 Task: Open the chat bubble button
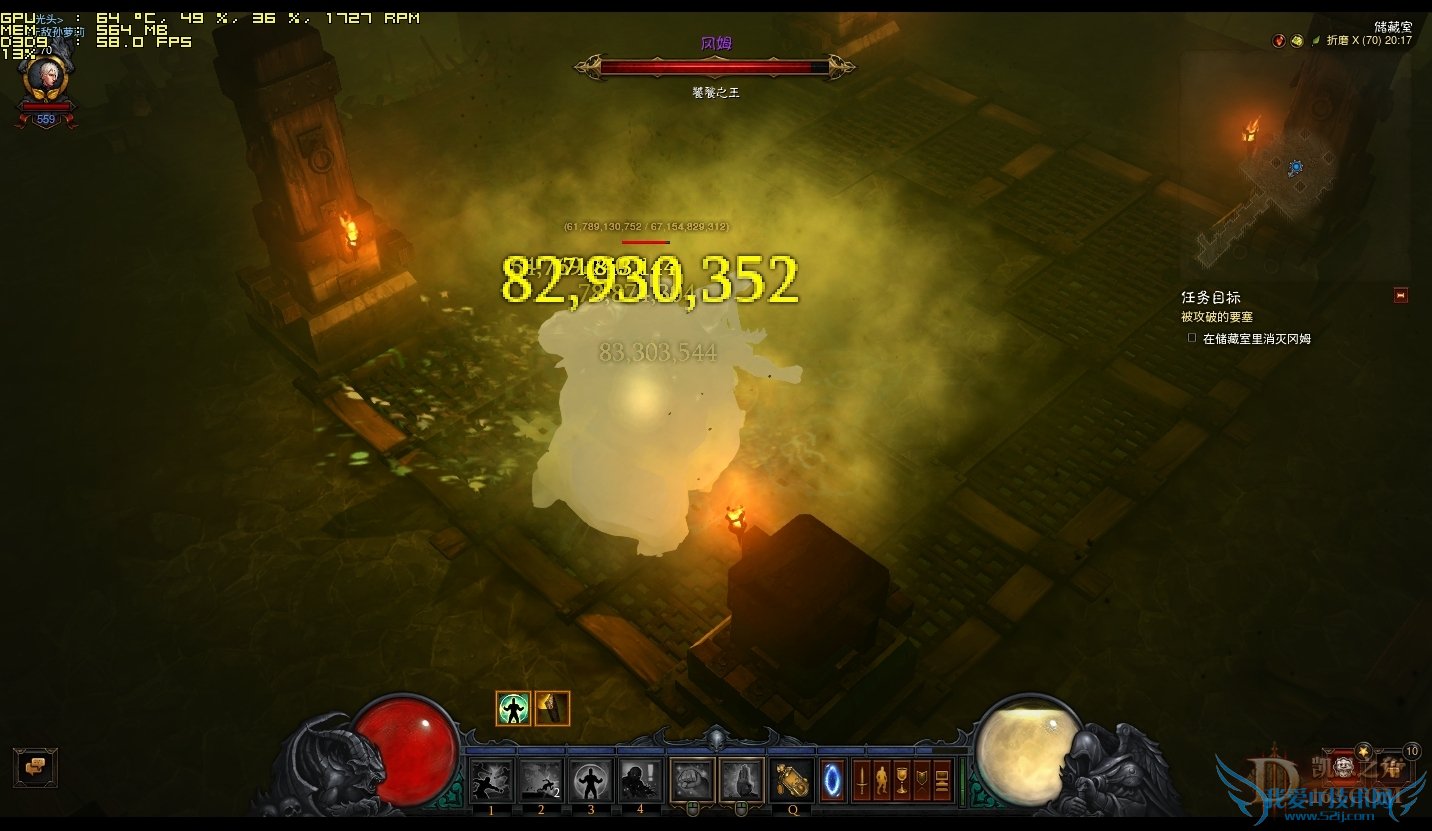[35, 767]
